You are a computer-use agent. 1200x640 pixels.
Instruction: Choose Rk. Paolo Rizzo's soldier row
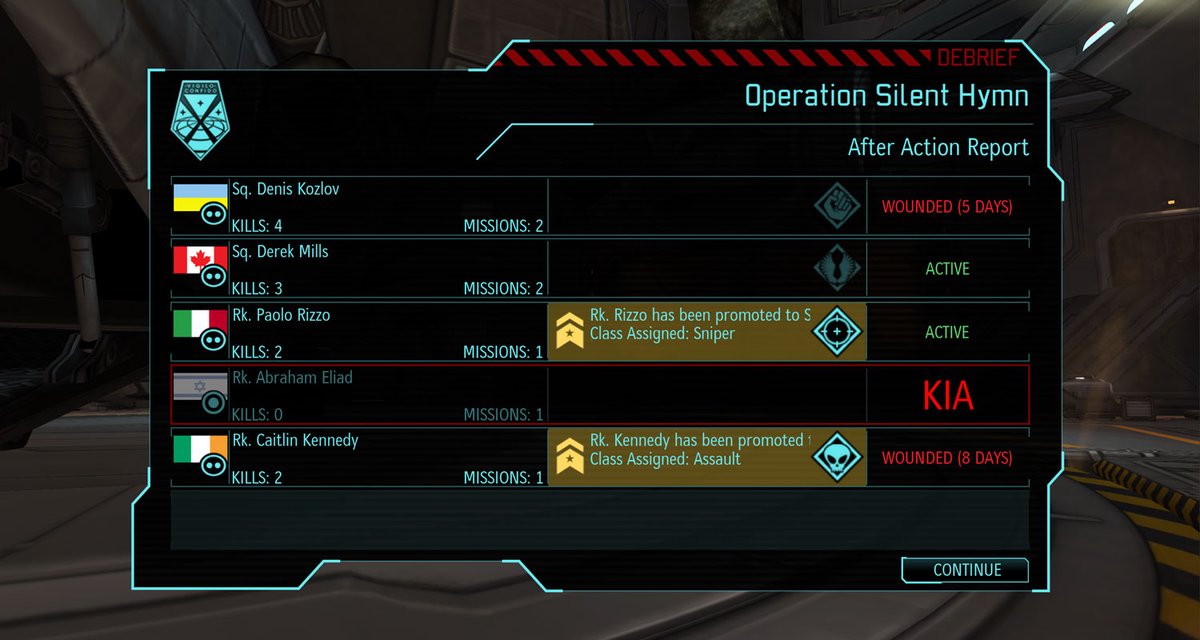[x=360, y=332]
